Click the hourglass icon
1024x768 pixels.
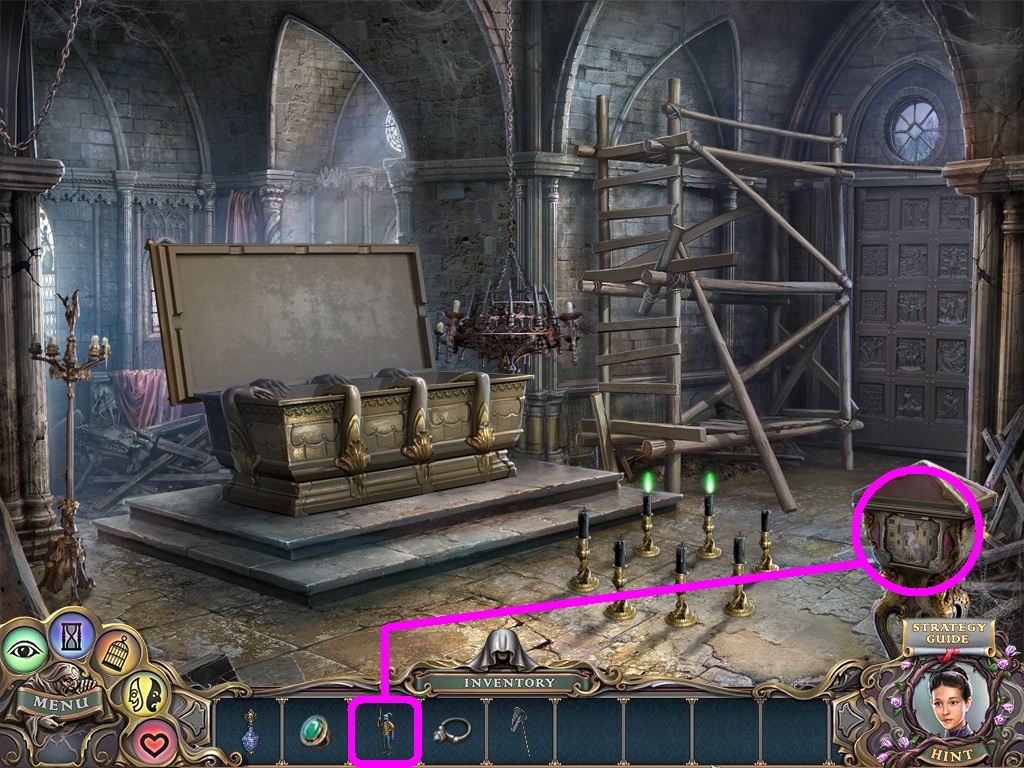(71, 634)
